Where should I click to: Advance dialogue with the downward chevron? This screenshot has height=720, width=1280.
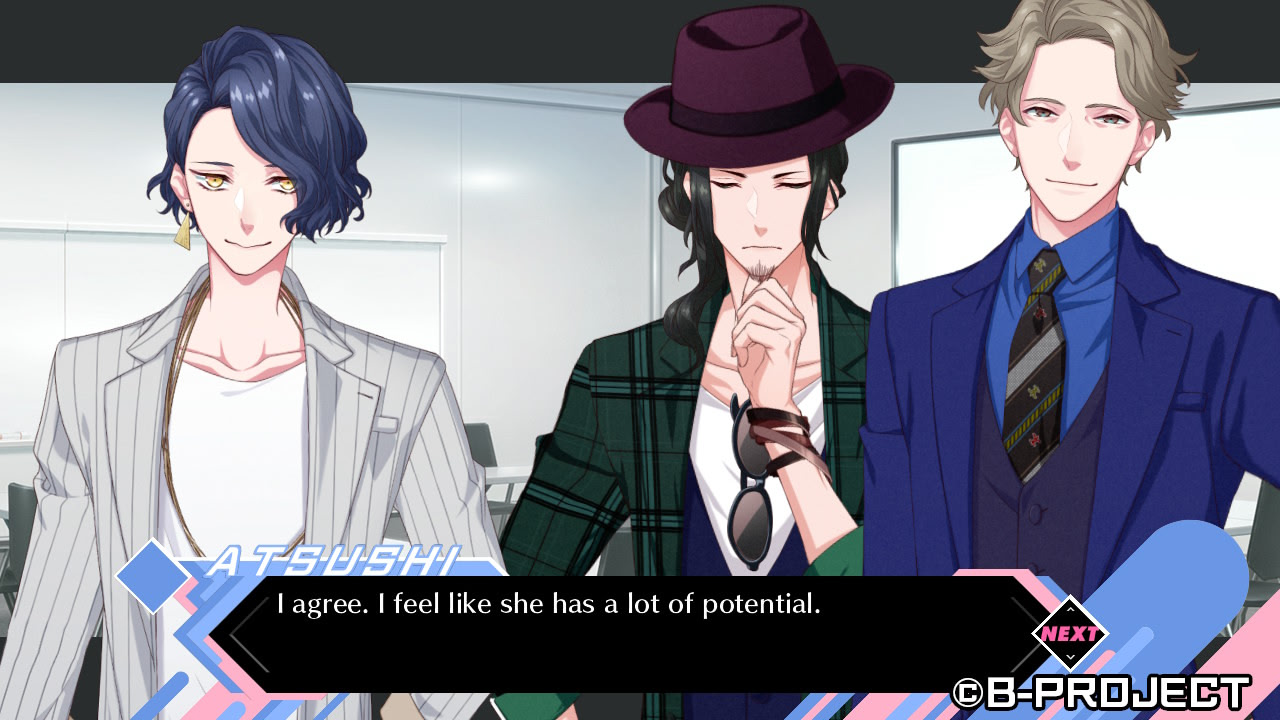coord(1070,658)
